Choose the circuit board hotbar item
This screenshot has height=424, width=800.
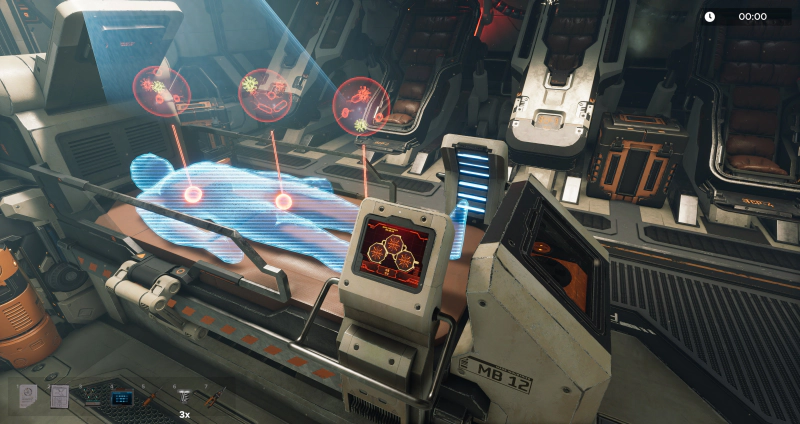click(x=91, y=396)
